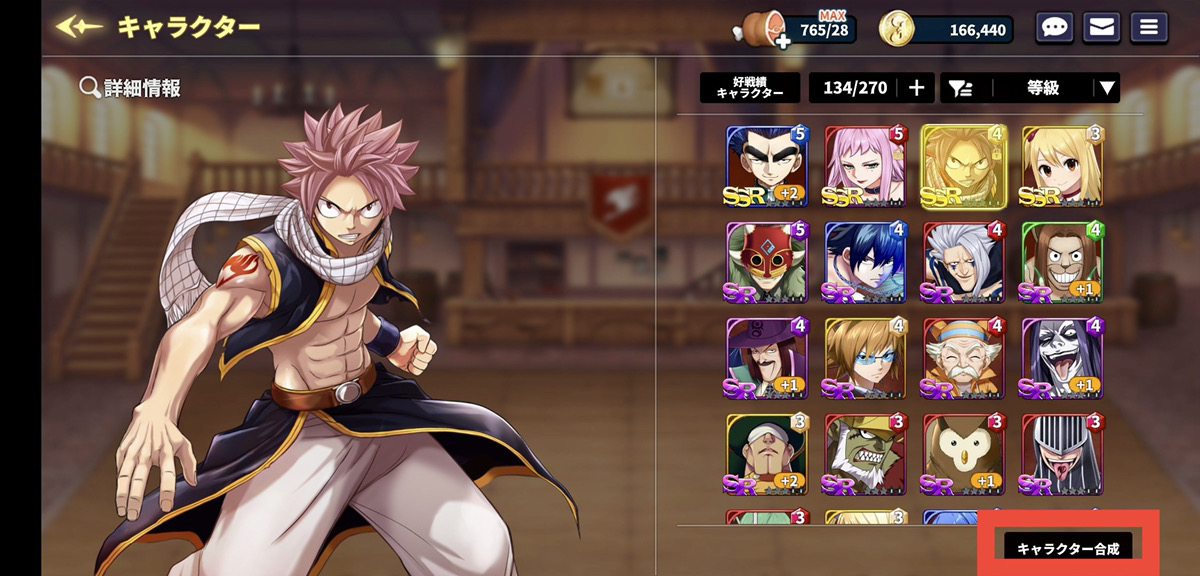Screen dimensions: 1200x576
Task: Pick the knight helmet character portrait
Action: [x=1062, y=455]
